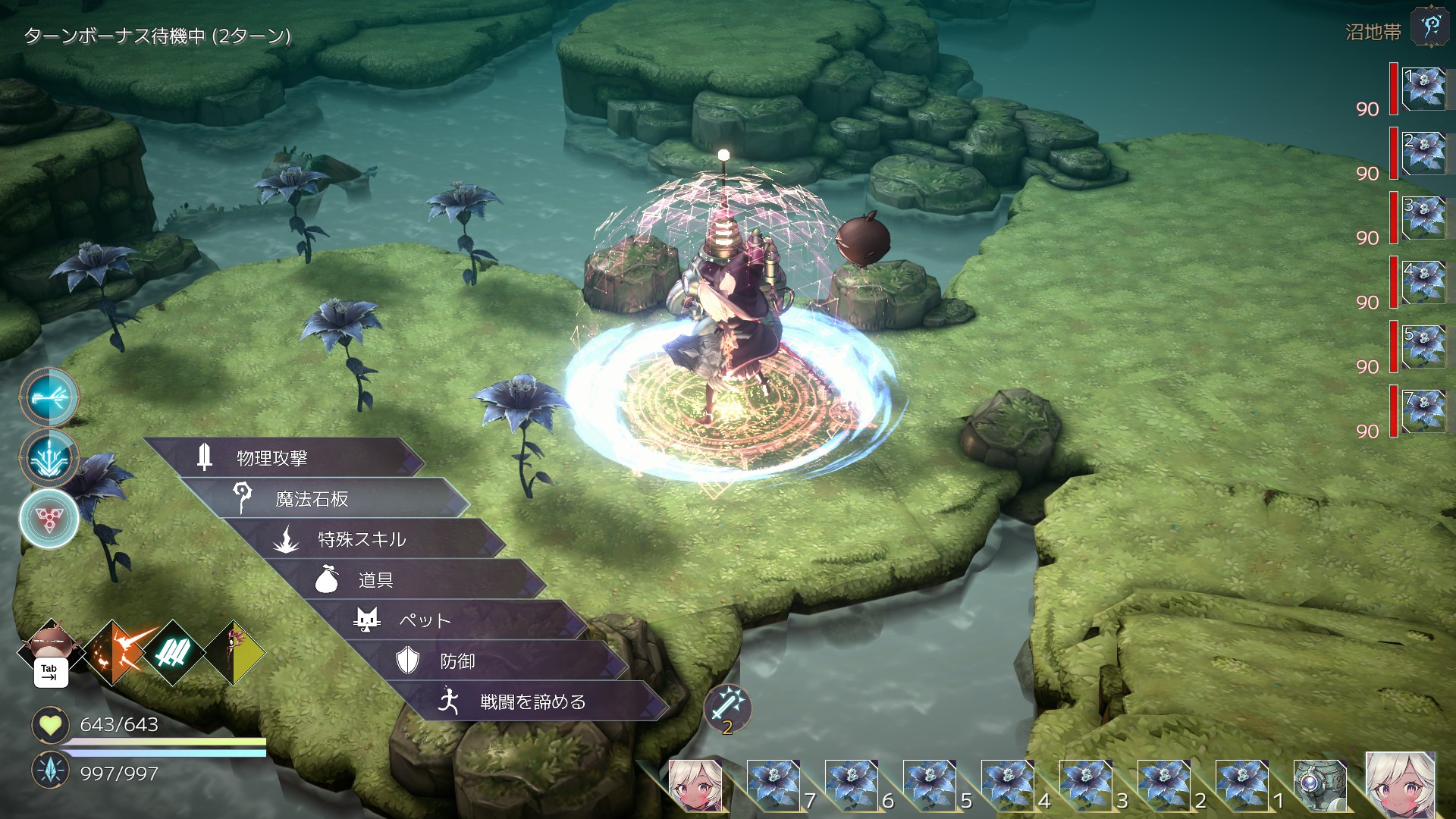1456x819 pixels.
Task: Select 物理攻撃 physical attack command
Action: [271, 457]
